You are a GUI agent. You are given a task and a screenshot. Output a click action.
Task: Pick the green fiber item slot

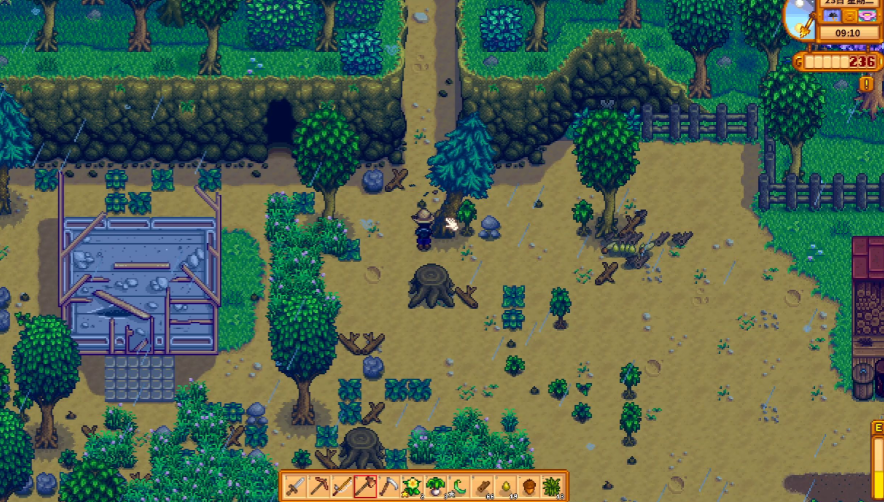553,487
